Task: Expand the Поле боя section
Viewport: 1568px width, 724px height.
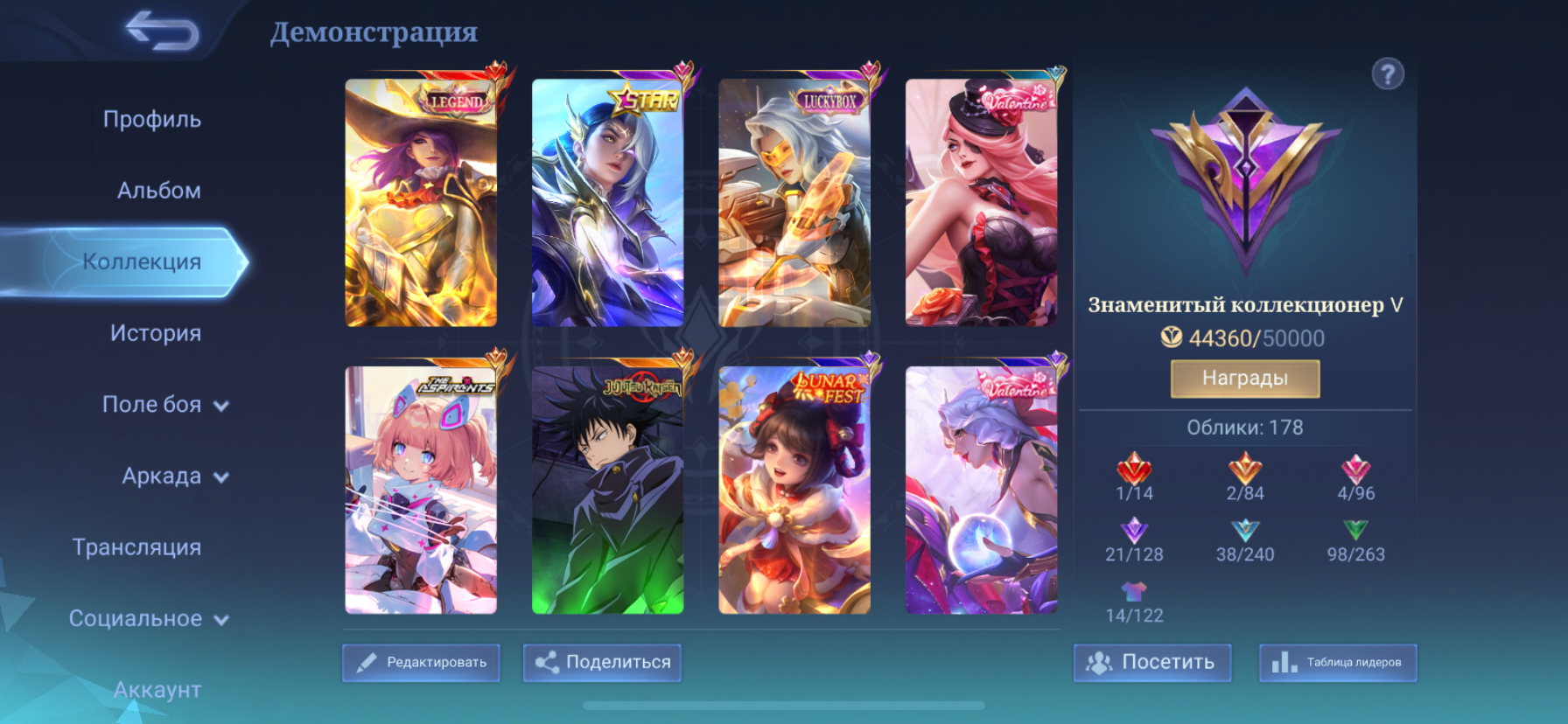Action: [164, 405]
